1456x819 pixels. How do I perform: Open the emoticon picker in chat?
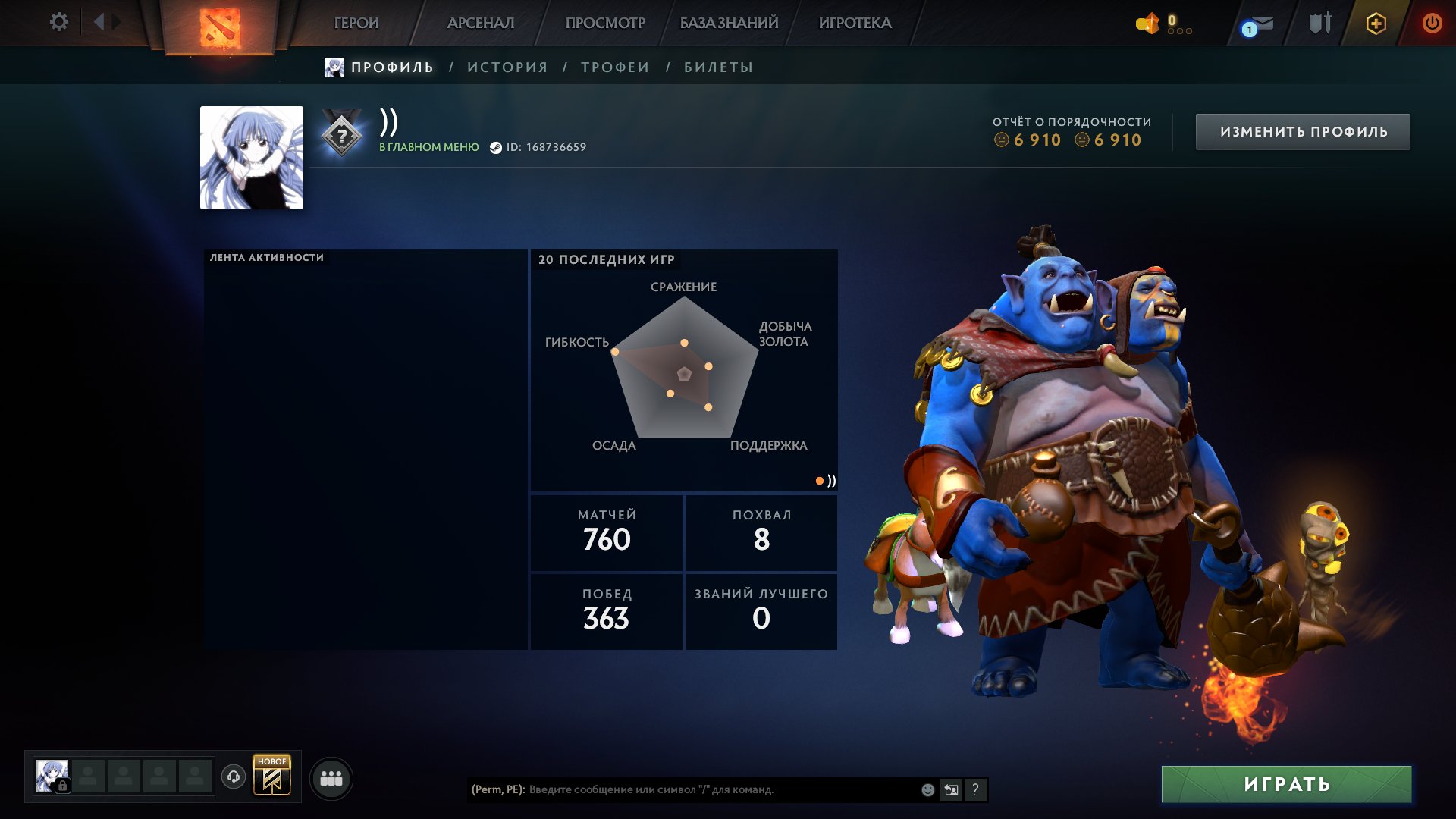pyautogui.click(x=927, y=790)
